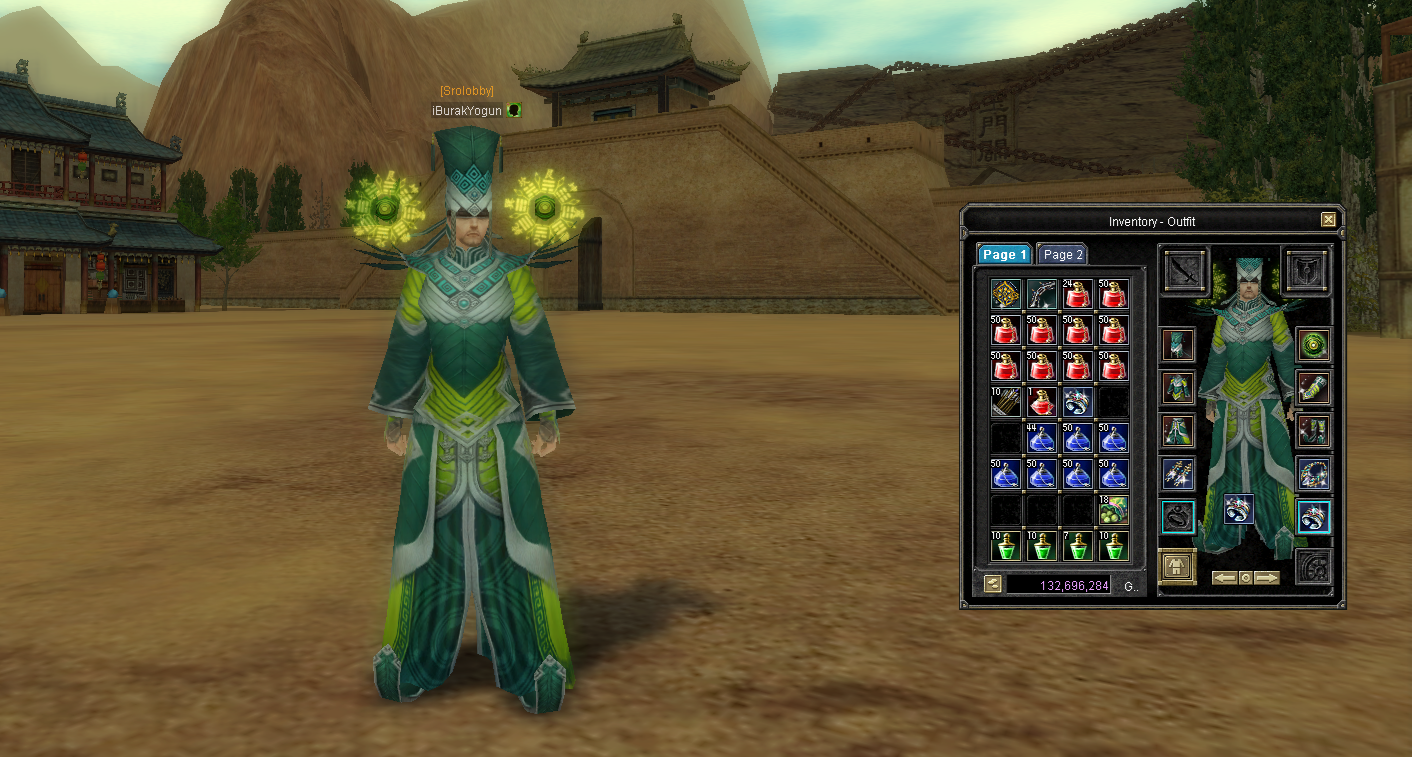Click the arrow quiver stack of 10
Screen dimensions: 1412x757
coord(1006,402)
